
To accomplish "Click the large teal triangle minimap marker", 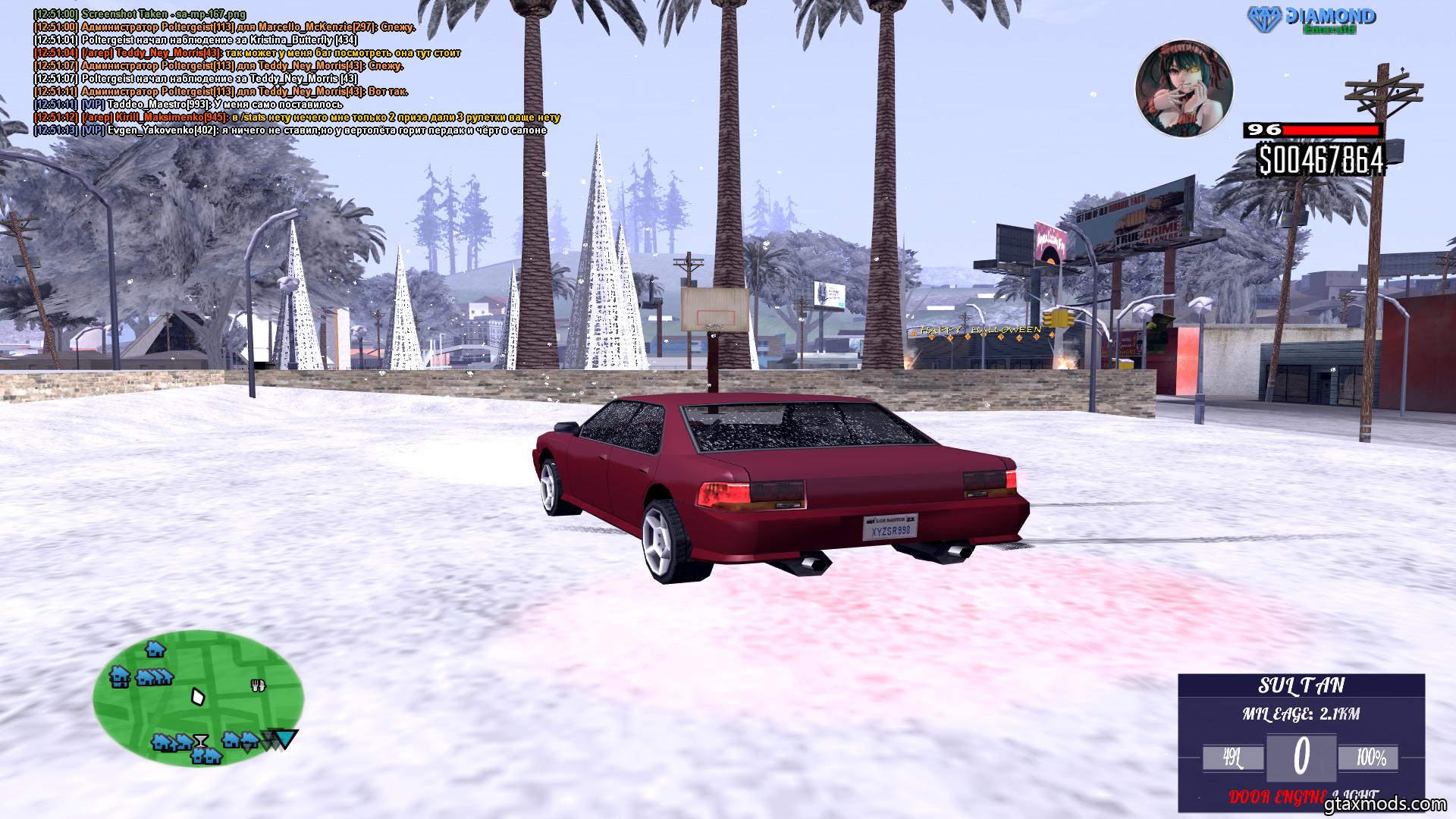I will (x=287, y=739).
